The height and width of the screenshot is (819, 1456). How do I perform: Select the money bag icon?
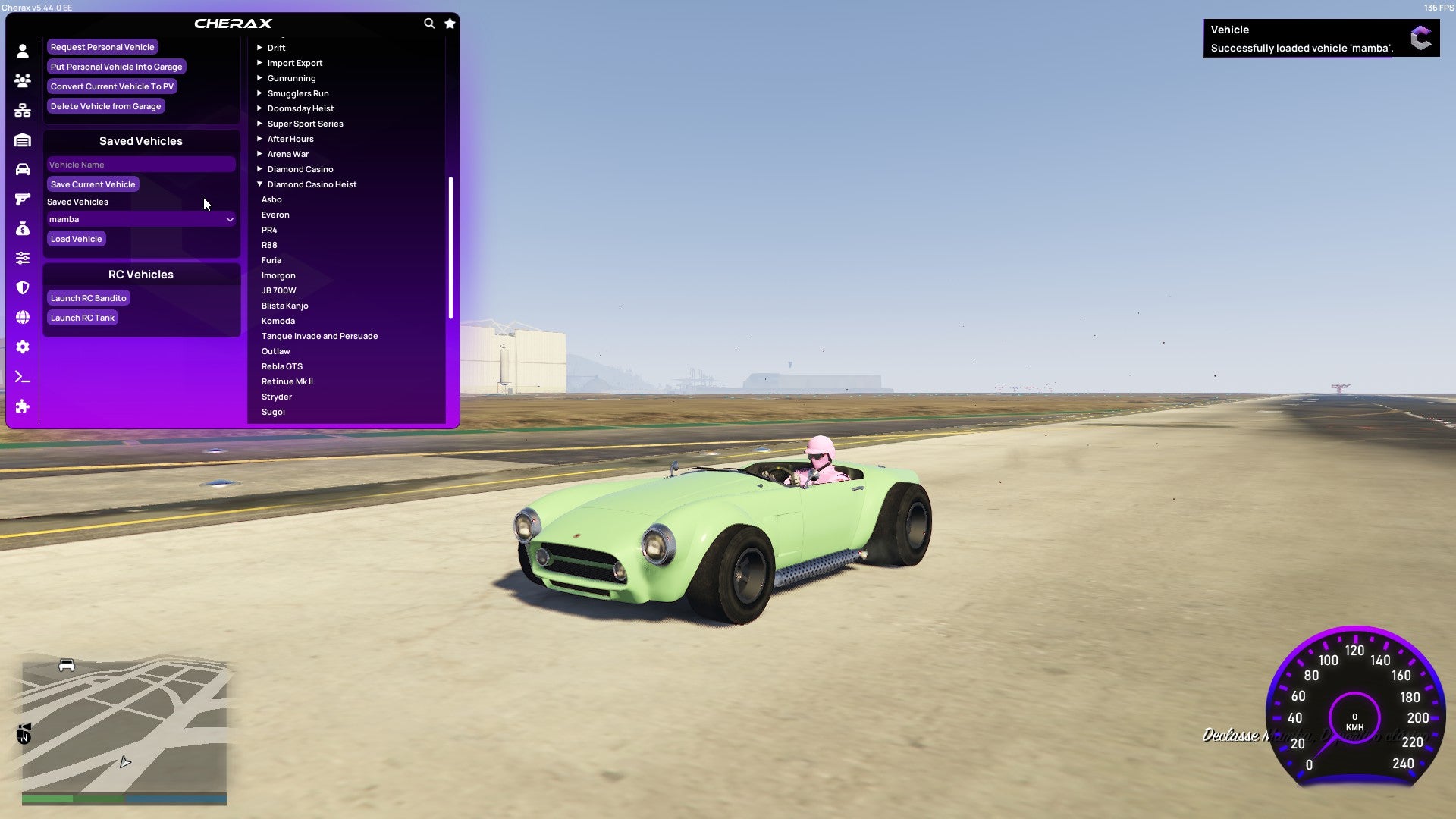(23, 228)
